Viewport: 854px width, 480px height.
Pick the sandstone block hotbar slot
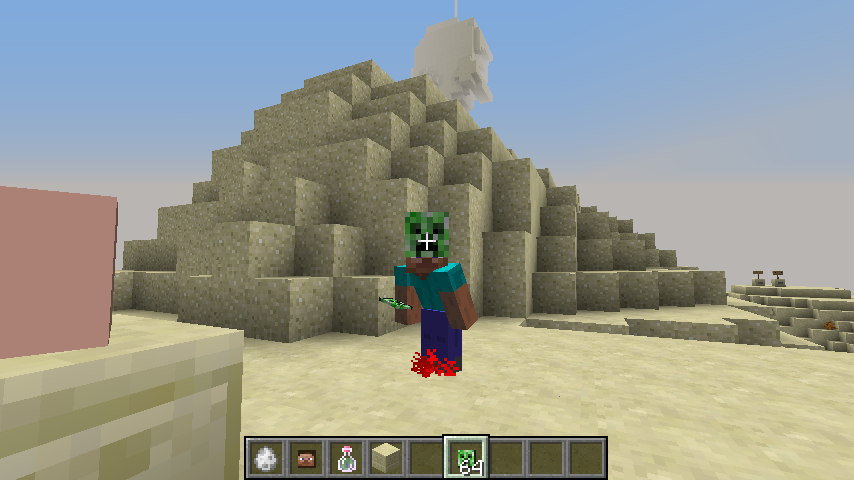click(x=386, y=458)
